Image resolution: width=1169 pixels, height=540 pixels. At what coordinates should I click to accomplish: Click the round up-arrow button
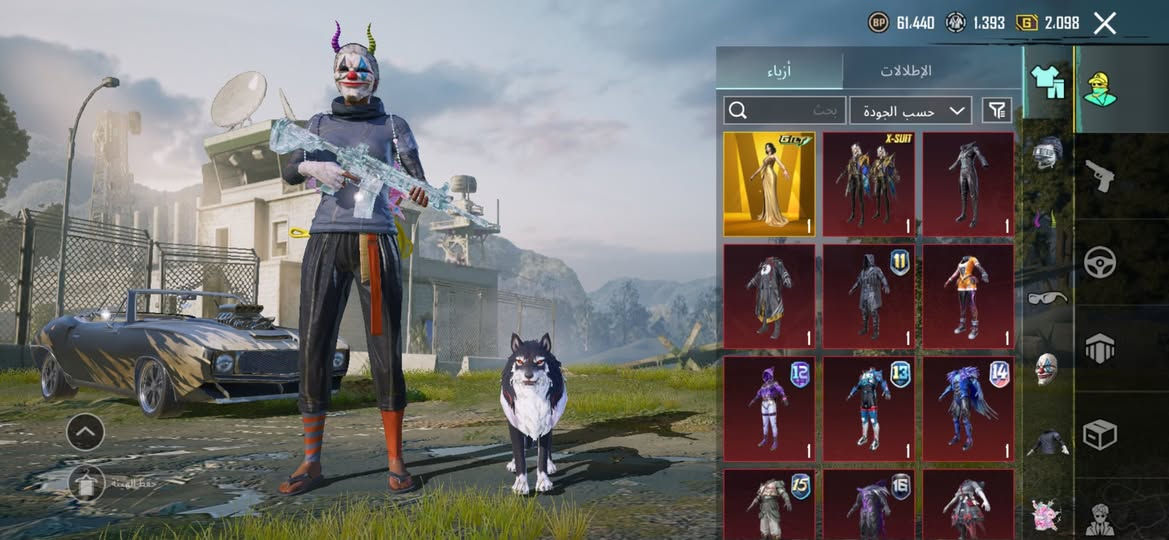pyautogui.click(x=85, y=432)
